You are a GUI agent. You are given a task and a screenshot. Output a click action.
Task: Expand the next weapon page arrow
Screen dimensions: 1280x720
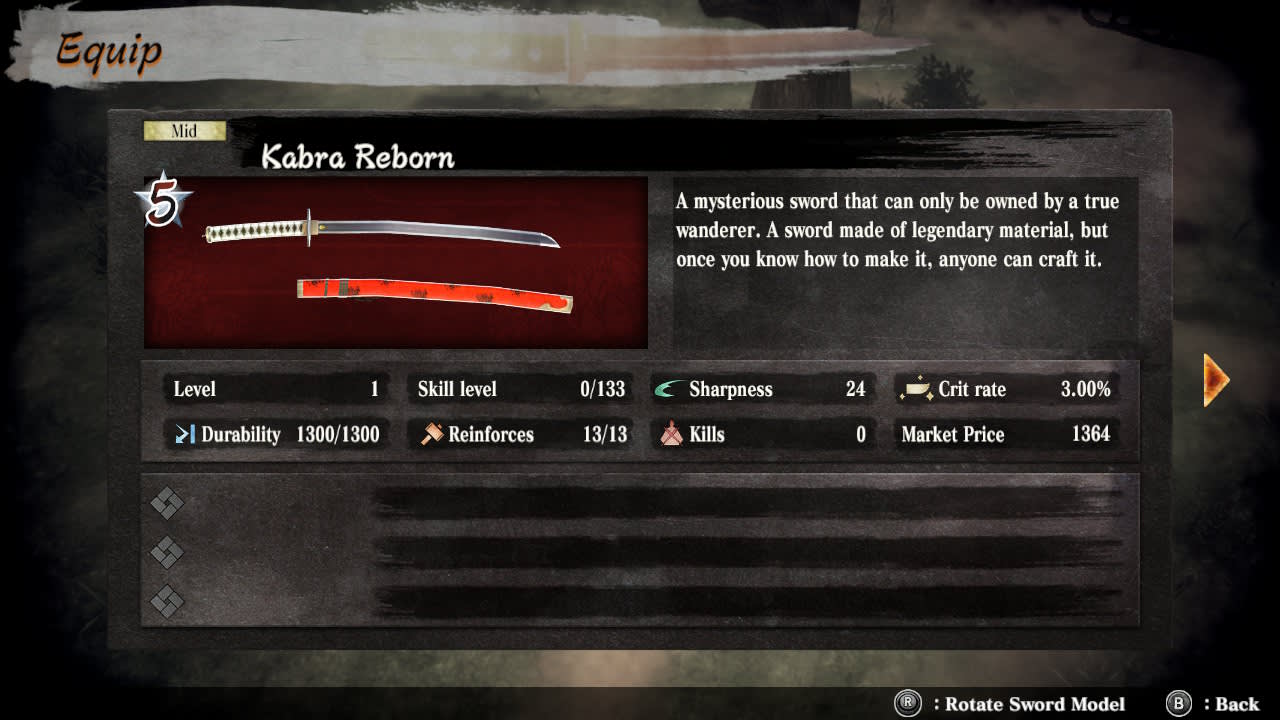coord(1215,379)
